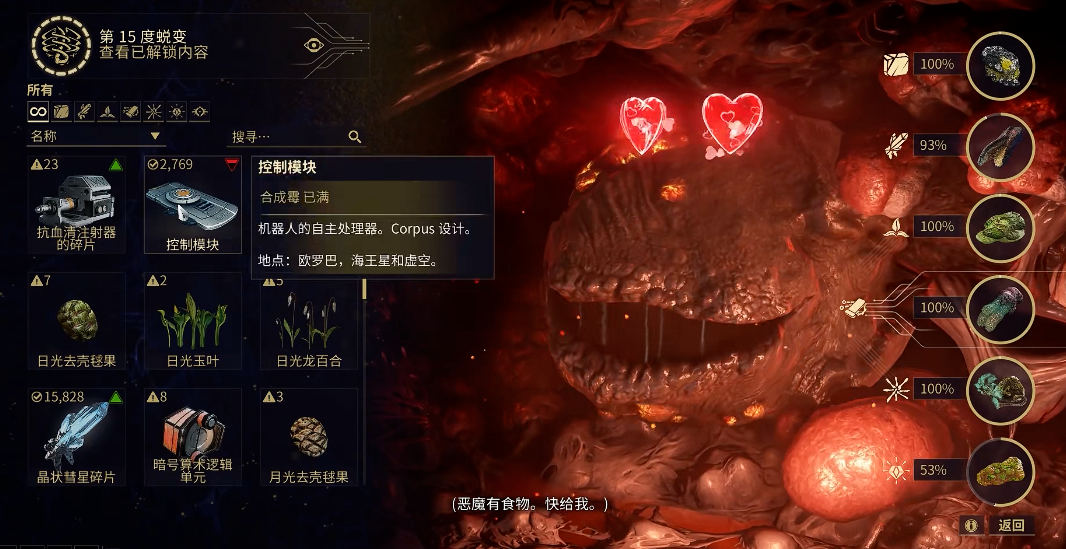
Task: Click the 返回 back button
Action: (x=1006, y=525)
